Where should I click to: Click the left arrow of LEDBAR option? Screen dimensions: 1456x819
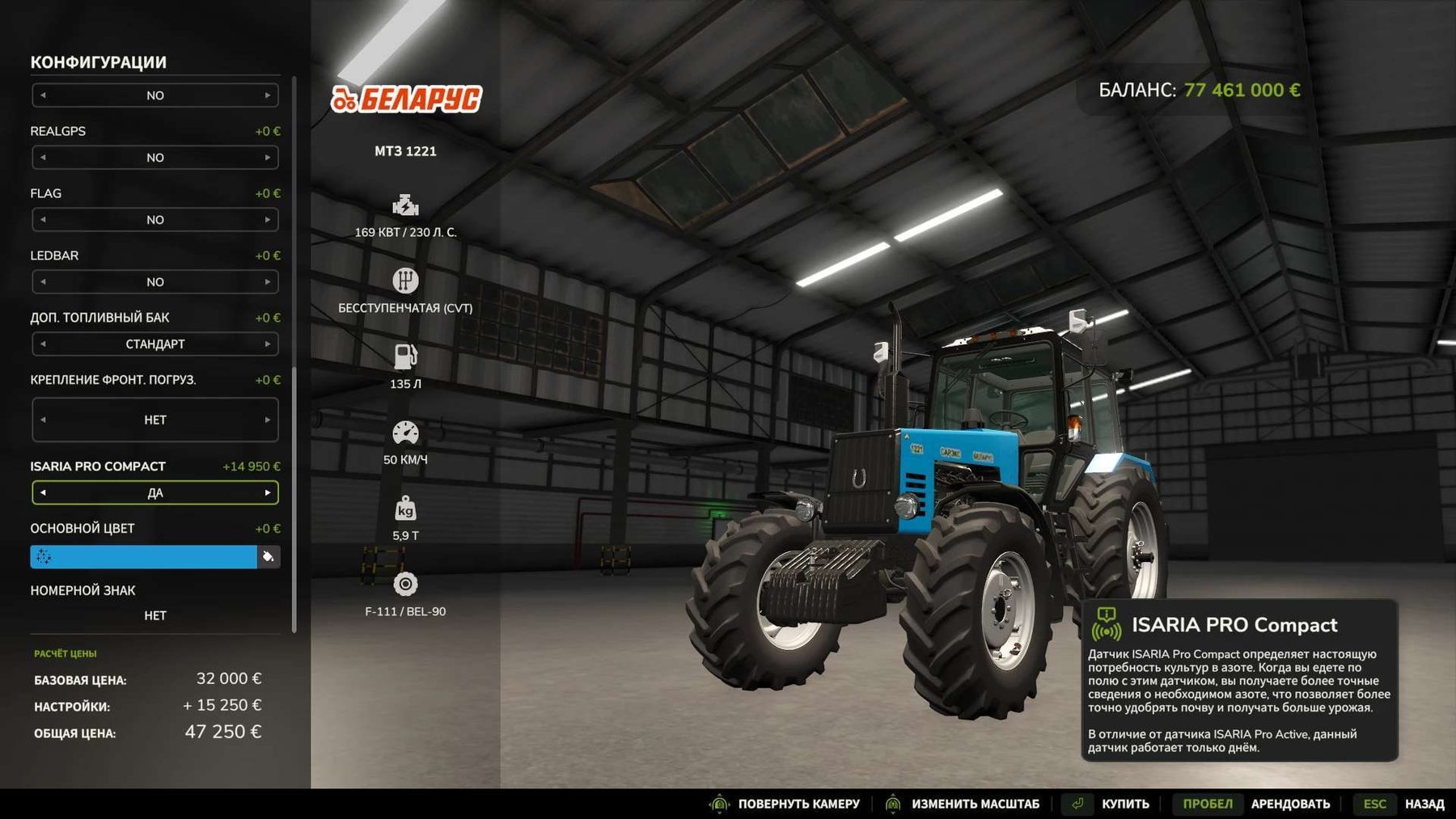(43, 282)
